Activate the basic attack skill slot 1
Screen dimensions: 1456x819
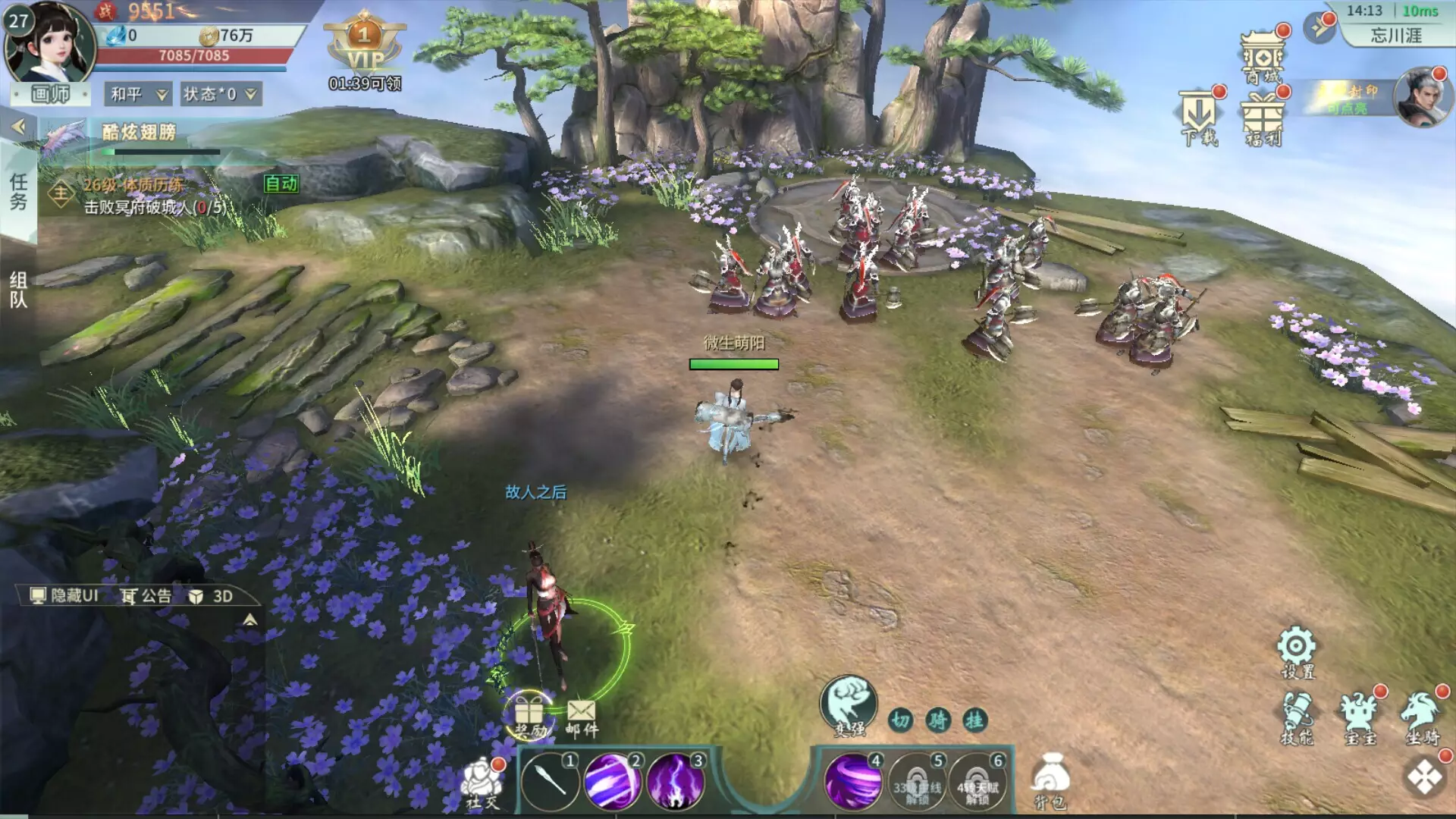549,781
